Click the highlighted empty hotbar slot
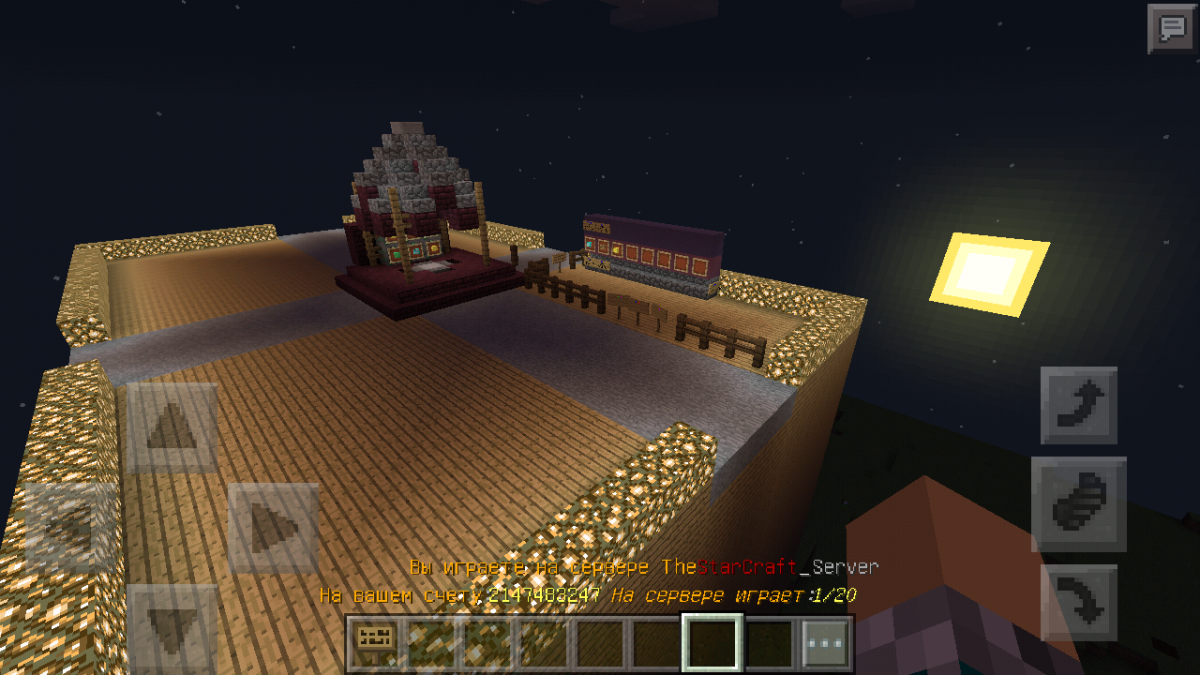Viewport: 1200px width, 675px height. point(713,642)
